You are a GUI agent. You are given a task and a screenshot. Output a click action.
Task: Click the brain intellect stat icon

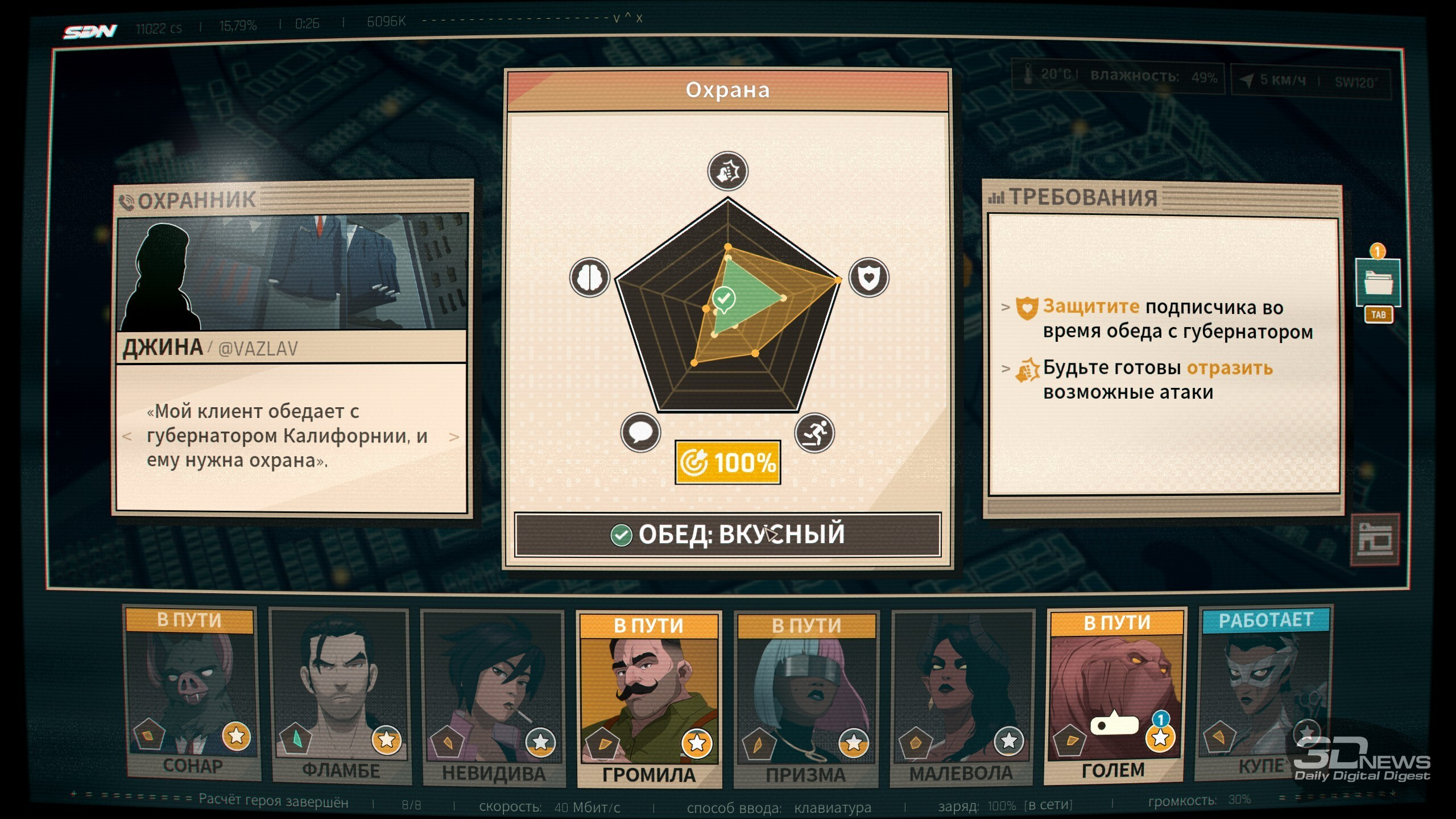[590, 278]
